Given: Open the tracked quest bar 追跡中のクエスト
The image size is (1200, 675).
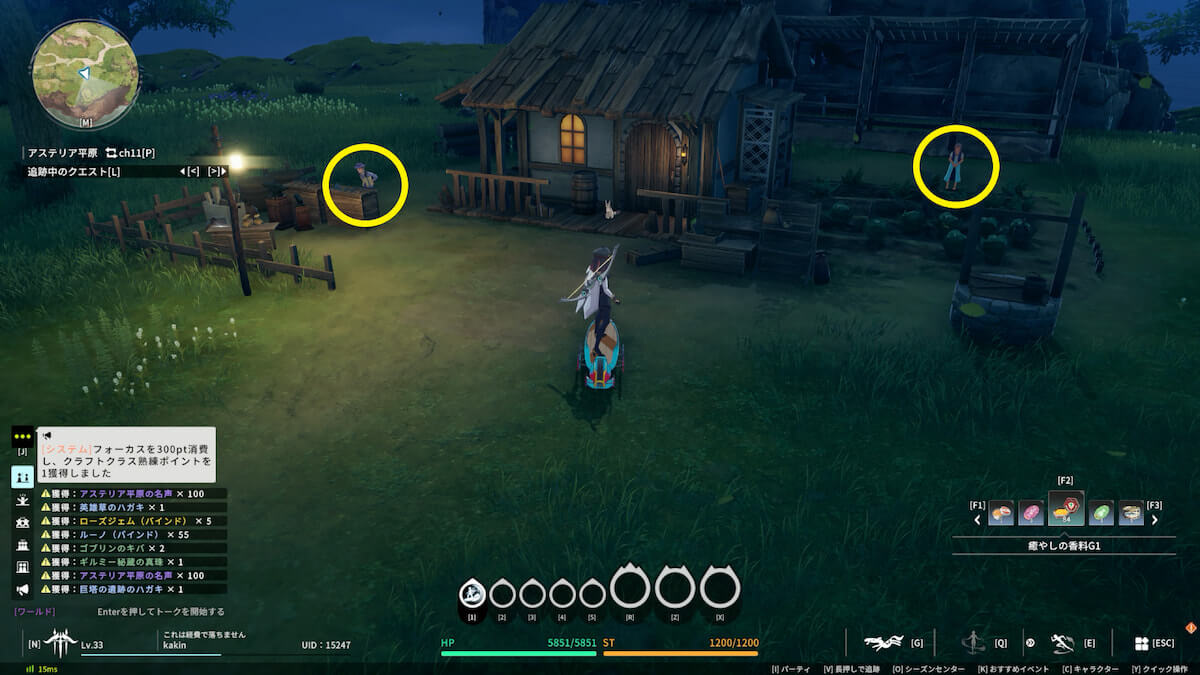Looking at the screenshot, I should (x=74, y=172).
